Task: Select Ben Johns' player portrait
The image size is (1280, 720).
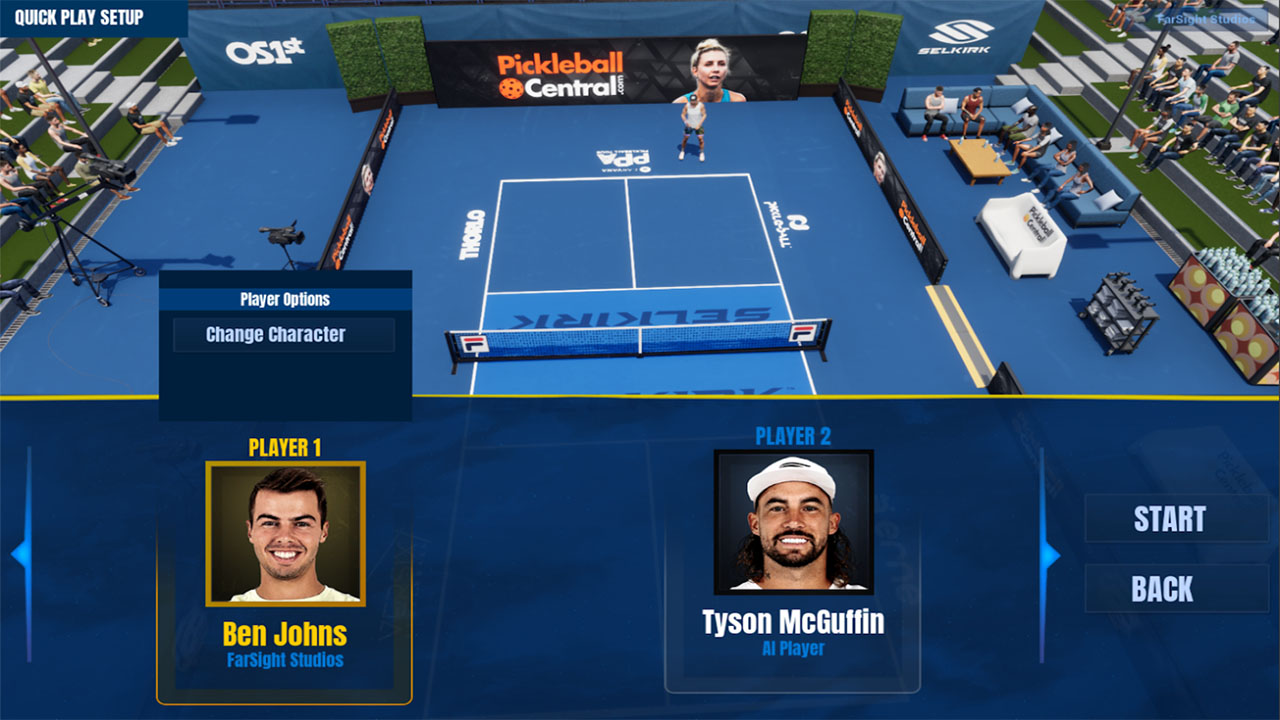Action: coord(287,531)
